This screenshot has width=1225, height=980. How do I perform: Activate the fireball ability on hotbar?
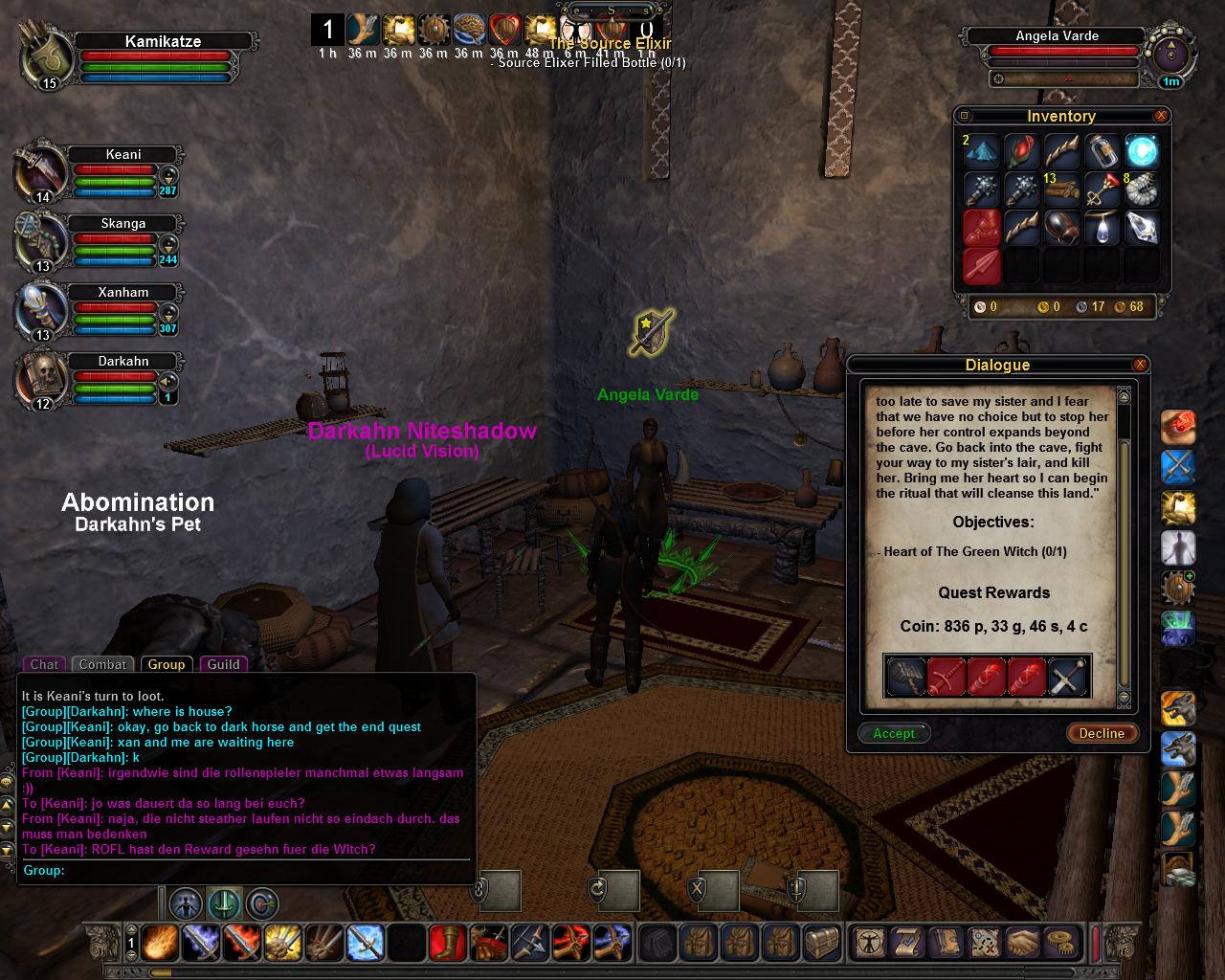click(158, 944)
